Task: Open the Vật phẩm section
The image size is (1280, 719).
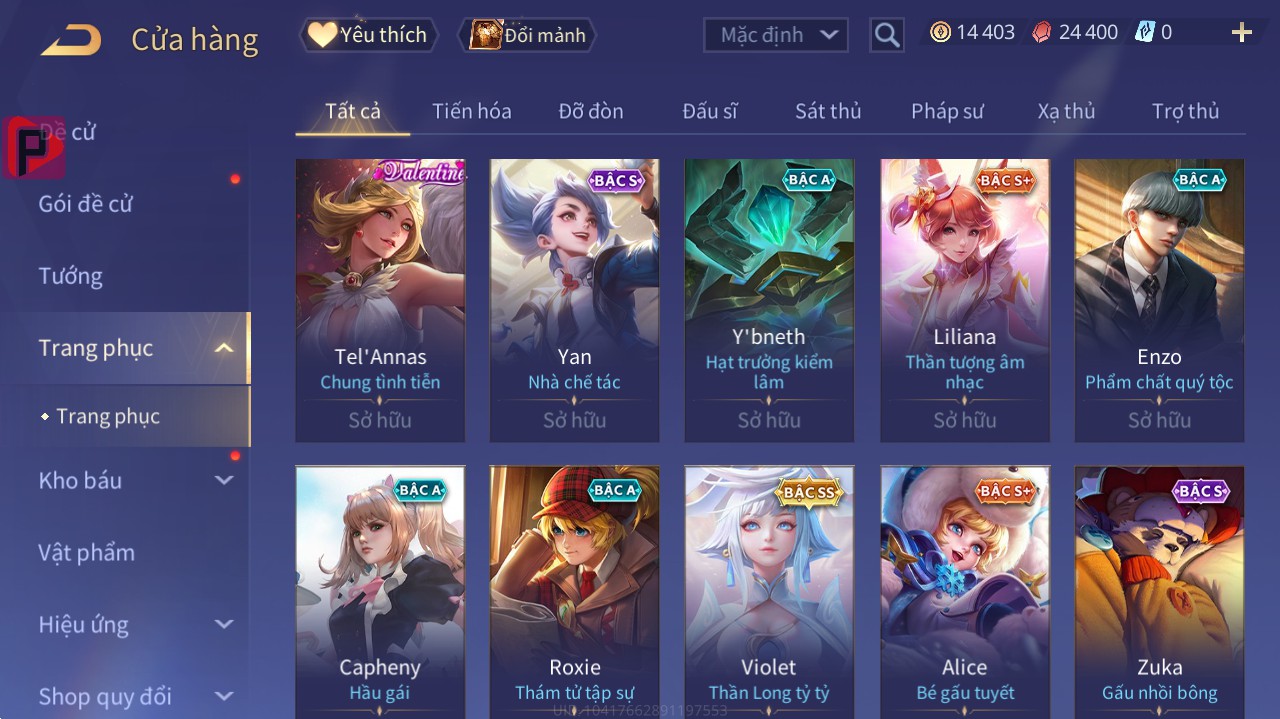Action: [x=87, y=552]
